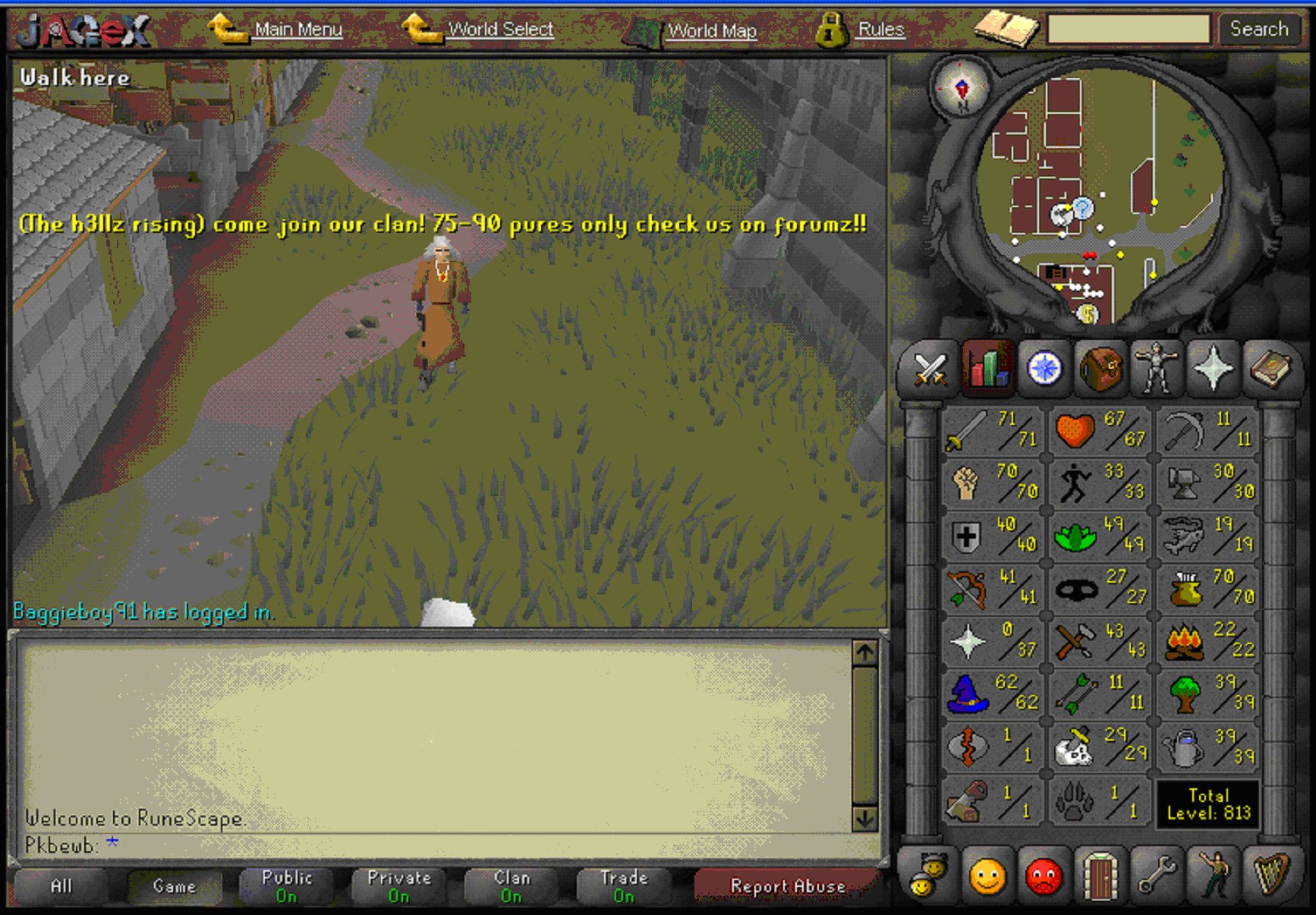Select the Attack skill at 71
Viewport: 1316px width, 915px height.
992,430
